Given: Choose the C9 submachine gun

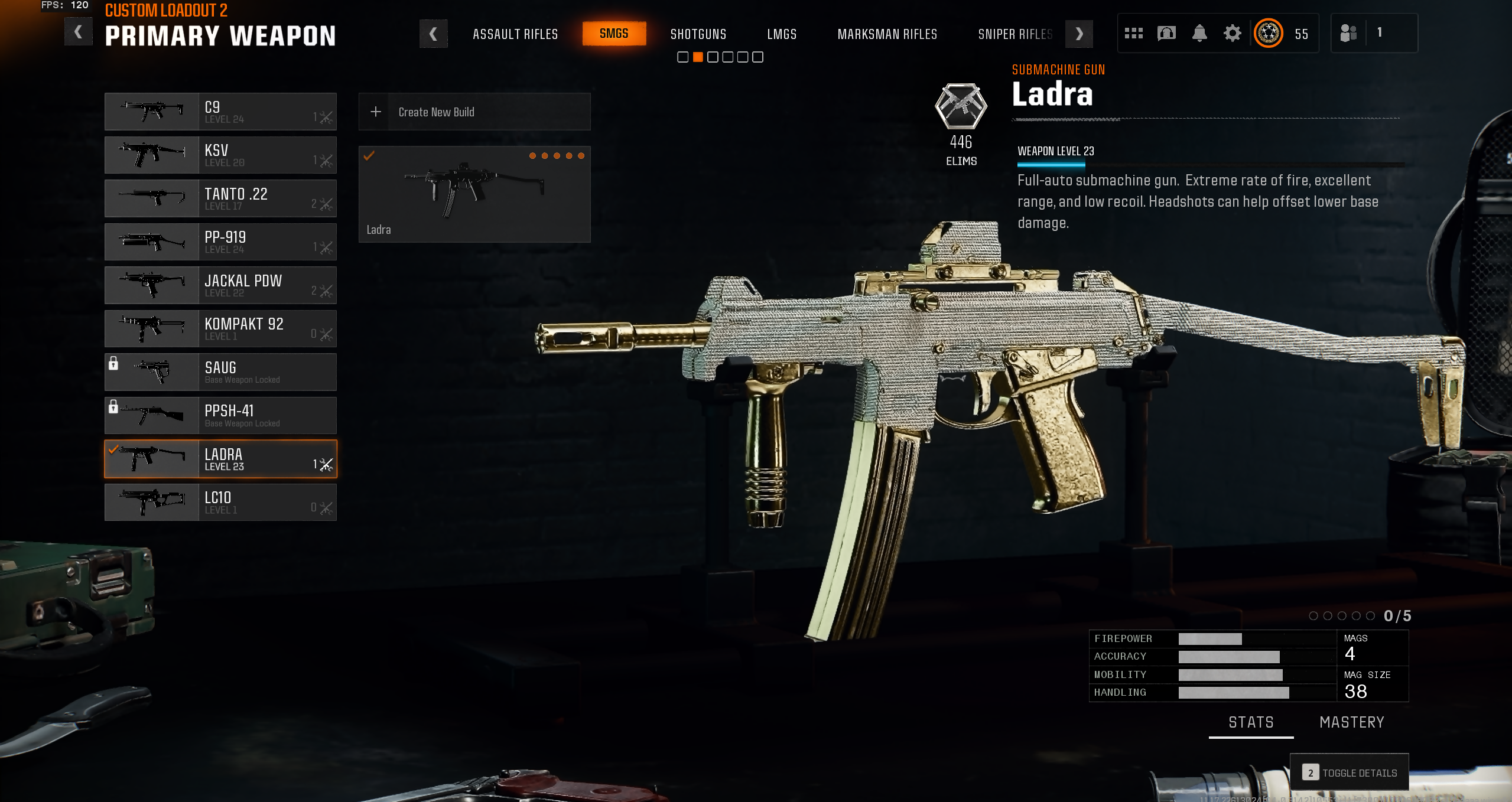Looking at the screenshot, I should coord(220,112).
